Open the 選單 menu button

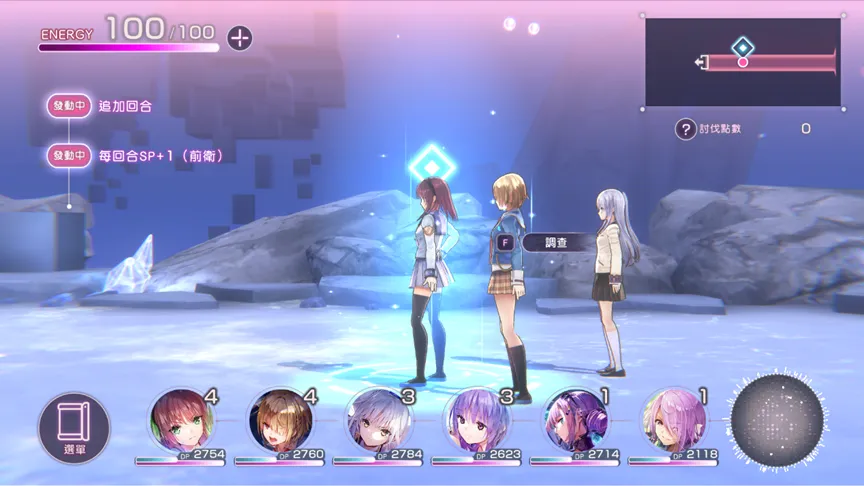point(74,426)
